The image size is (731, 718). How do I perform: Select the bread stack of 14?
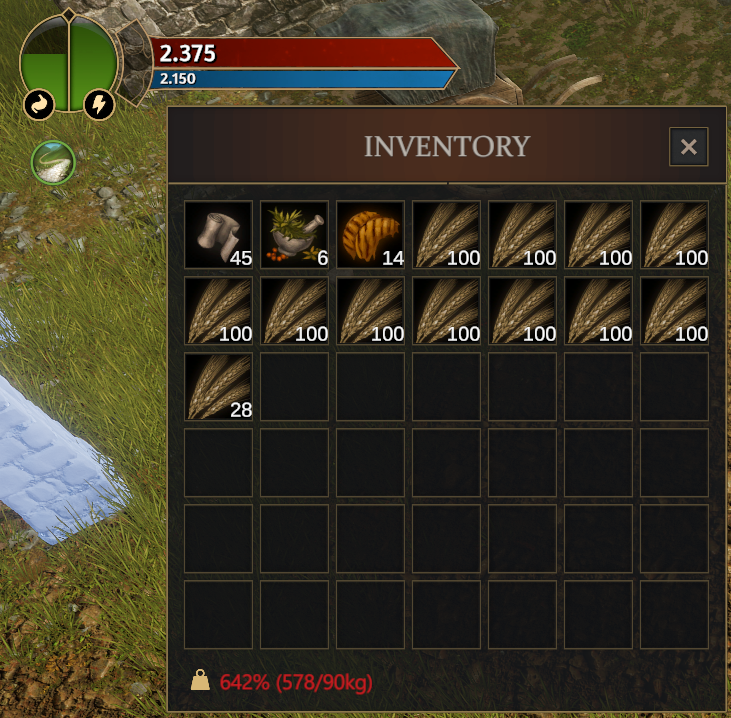coord(371,235)
